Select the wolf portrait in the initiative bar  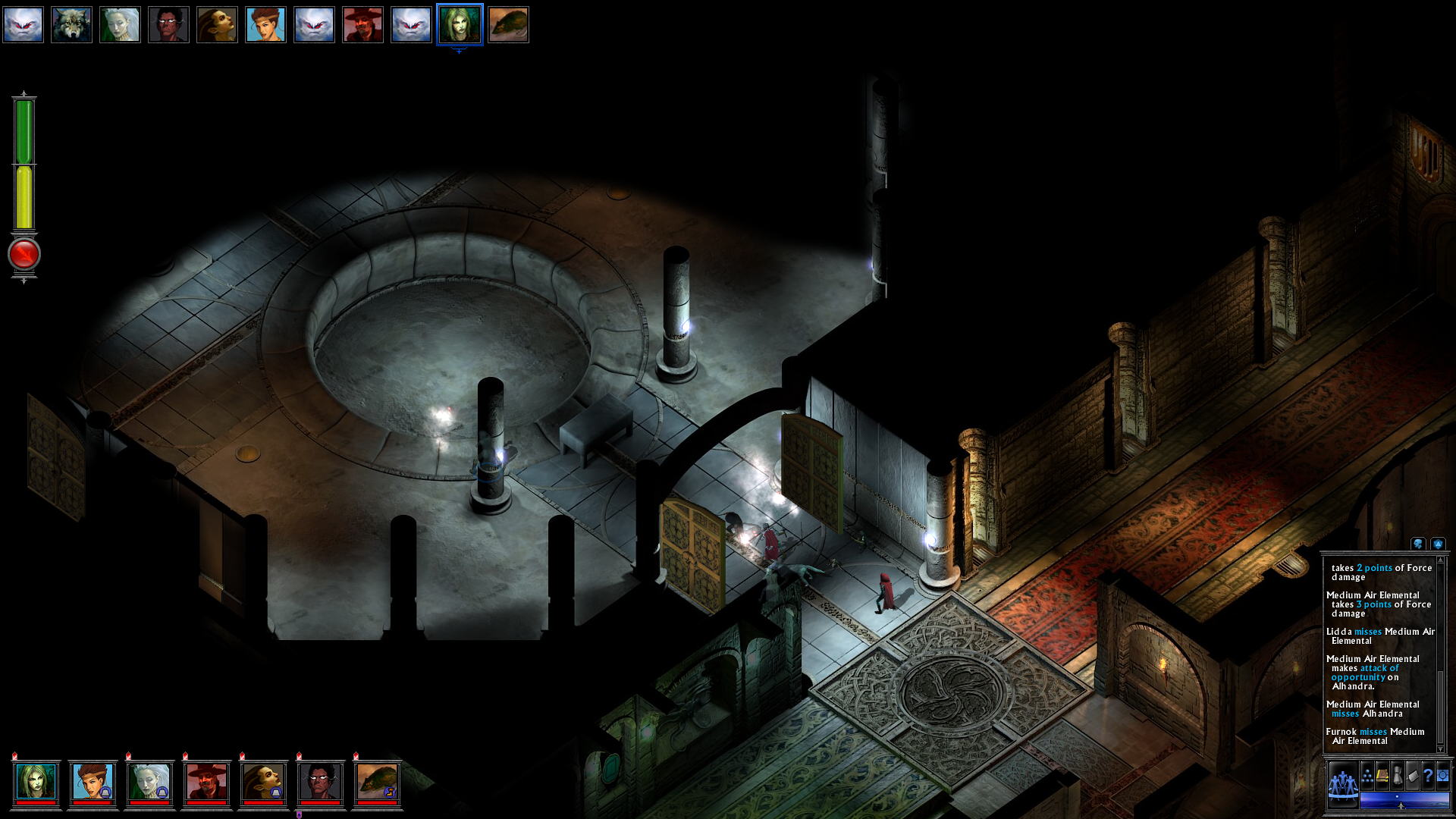point(71,24)
